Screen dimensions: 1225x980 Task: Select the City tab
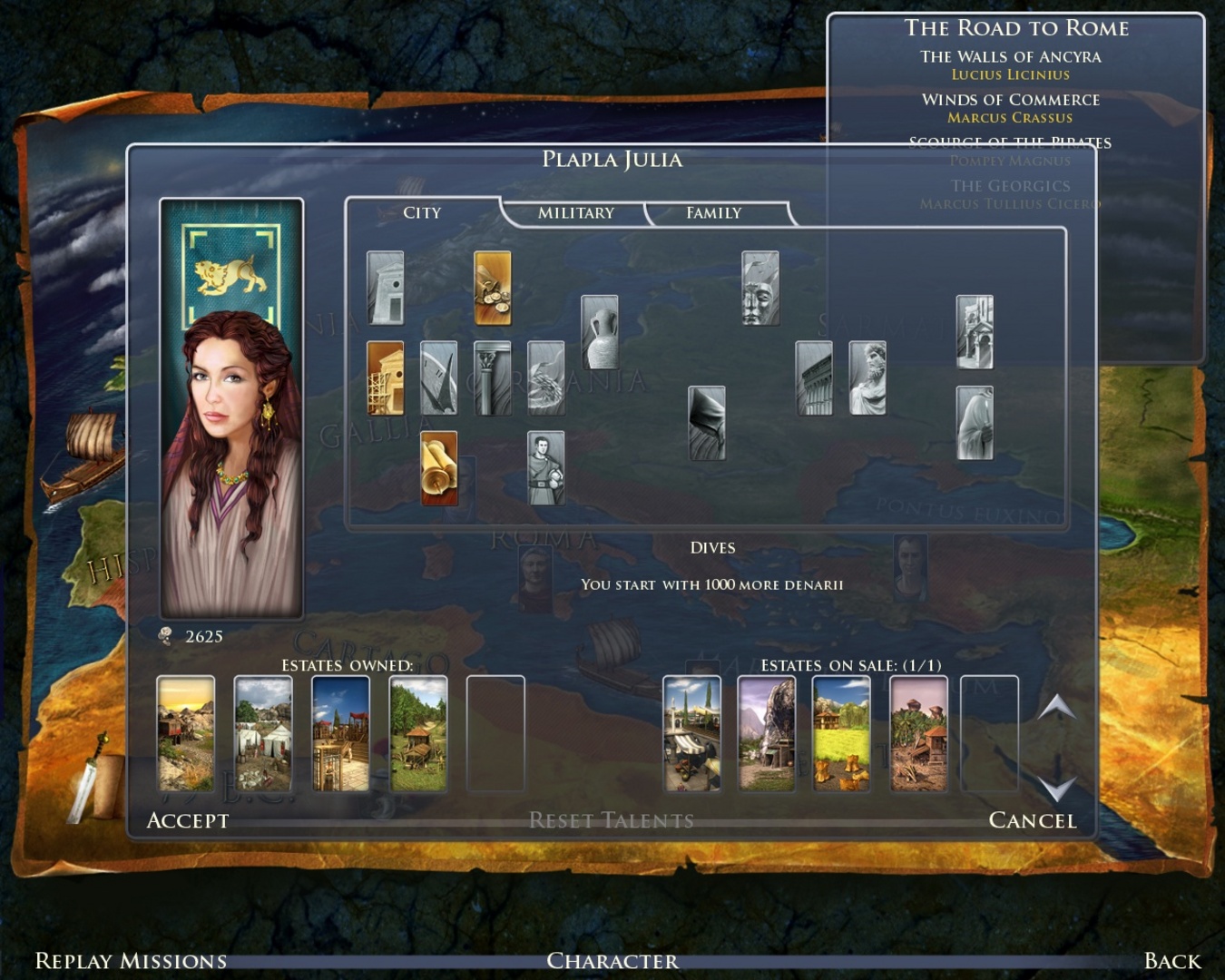point(422,213)
